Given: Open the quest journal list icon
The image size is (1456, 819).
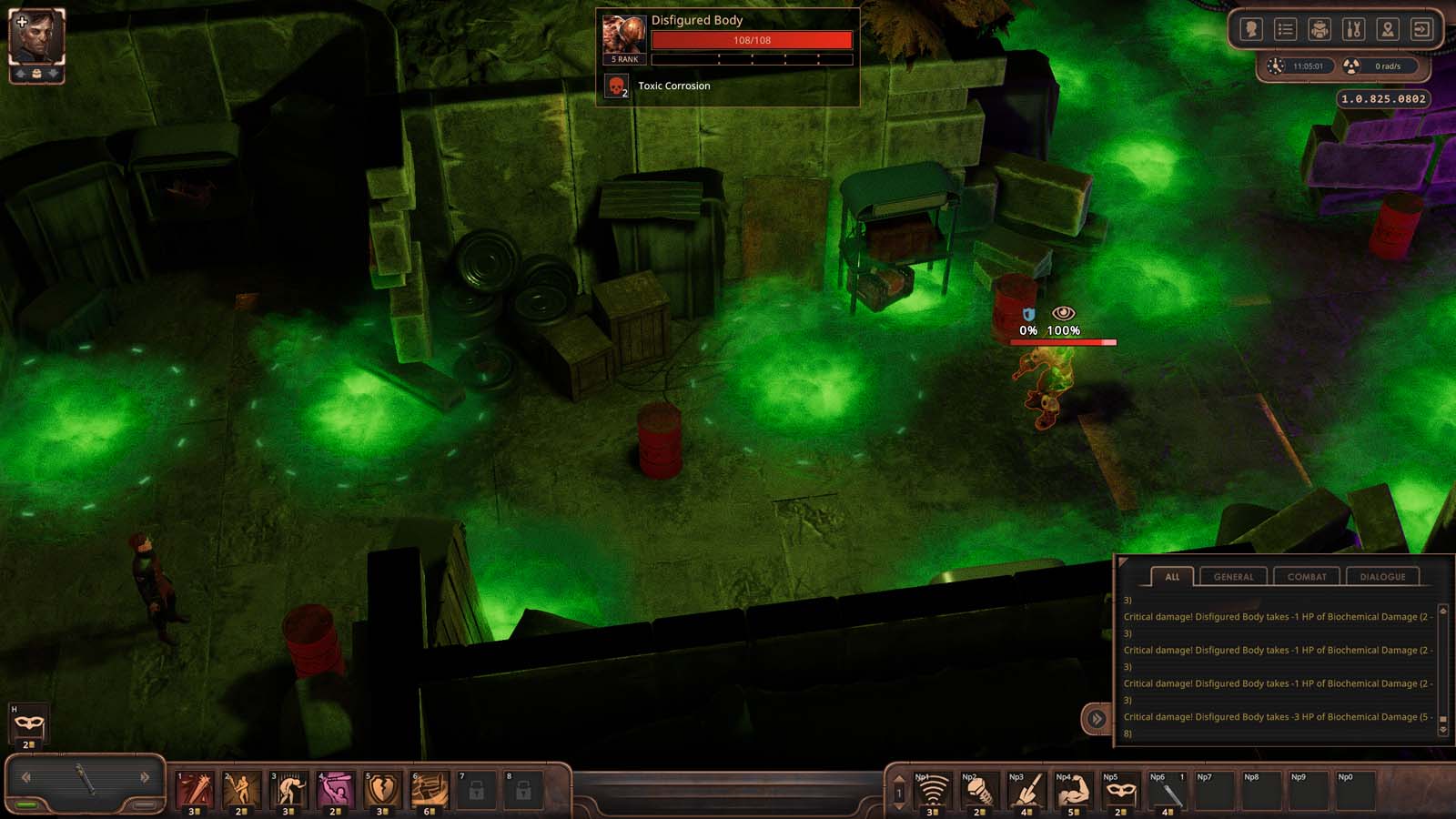Looking at the screenshot, I should point(1286,29).
